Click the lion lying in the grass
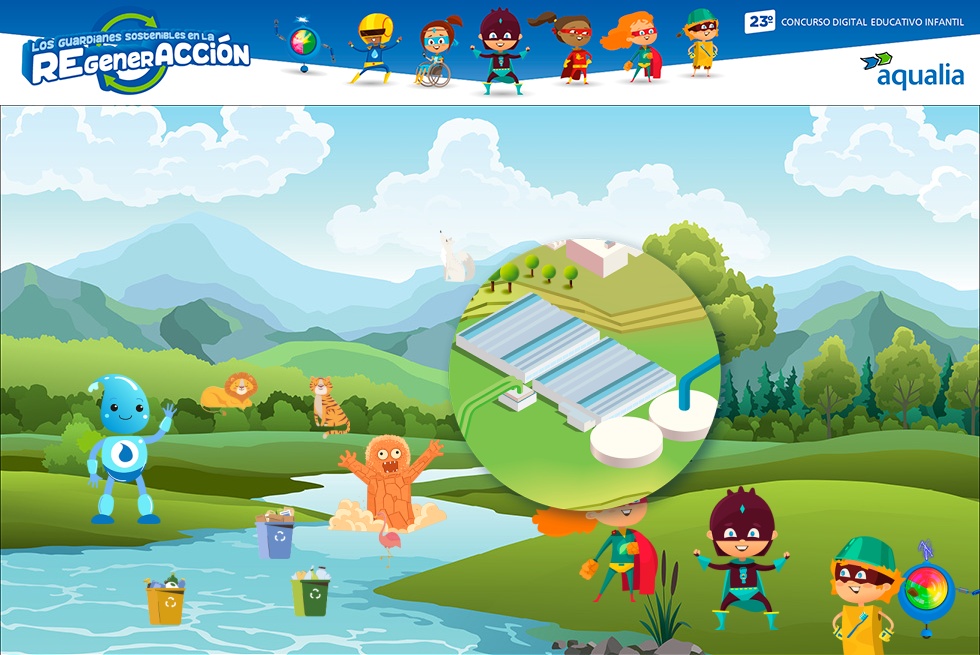The image size is (980, 655). click(x=227, y=391)
